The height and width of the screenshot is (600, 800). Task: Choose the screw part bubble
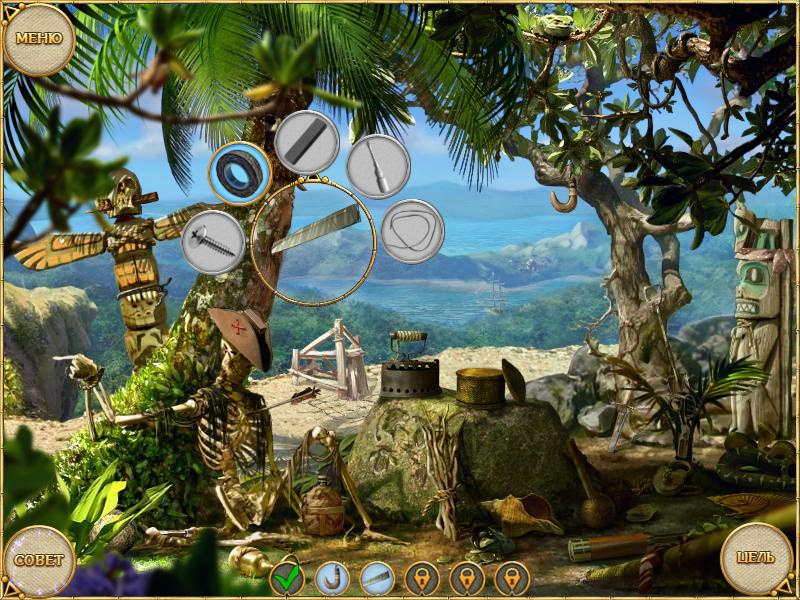(213, 242)
